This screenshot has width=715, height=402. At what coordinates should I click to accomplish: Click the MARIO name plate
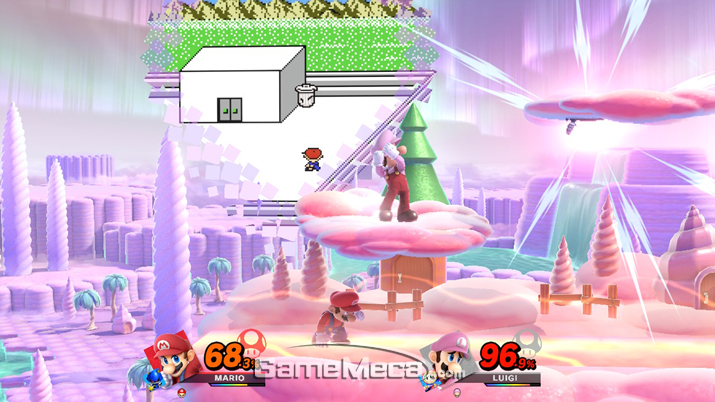pos(230,379)
